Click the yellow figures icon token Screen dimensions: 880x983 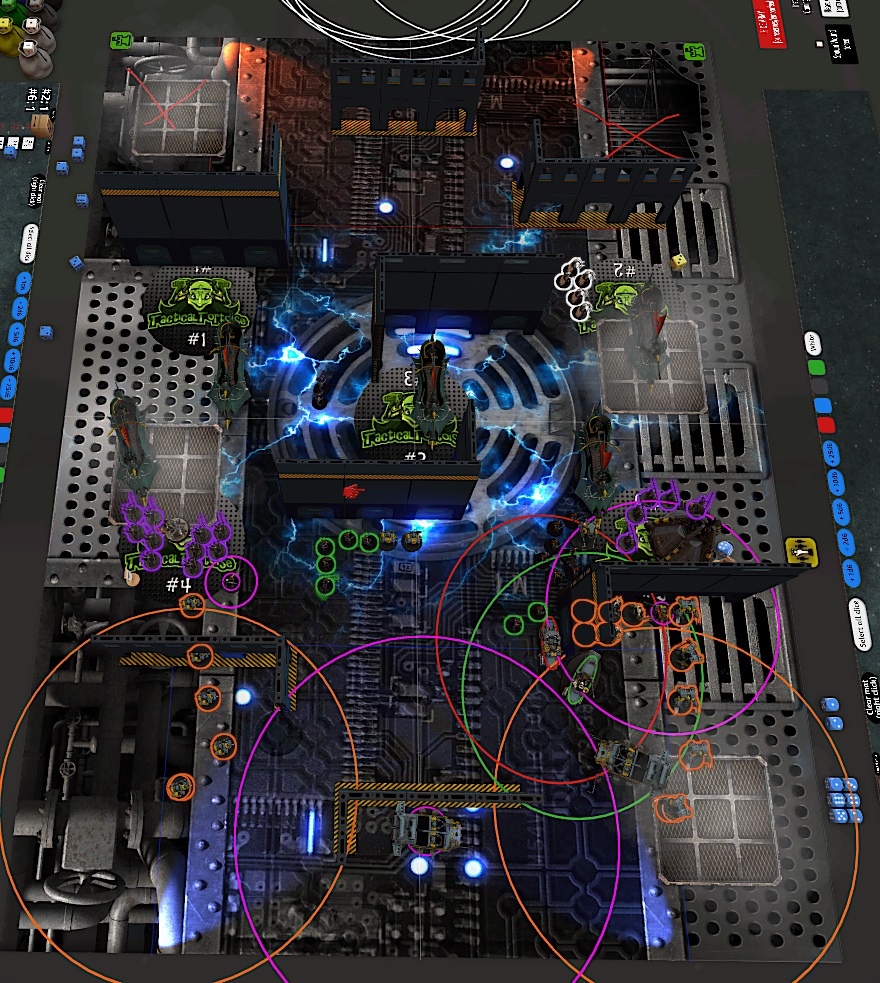[798, 548]
